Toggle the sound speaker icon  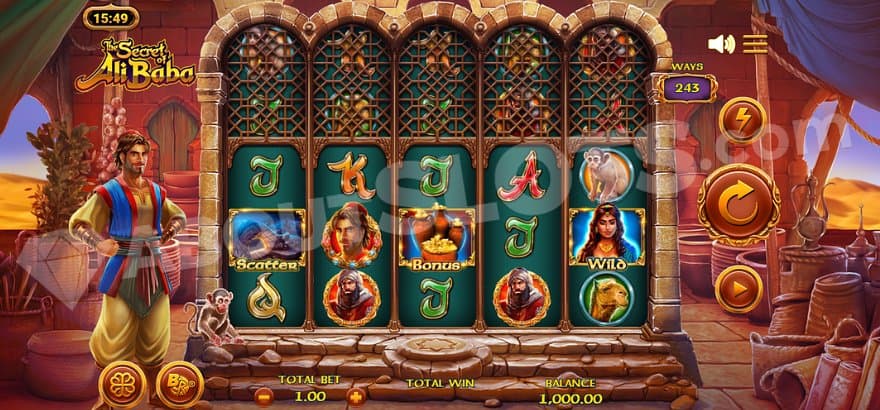tap(720, 44)
